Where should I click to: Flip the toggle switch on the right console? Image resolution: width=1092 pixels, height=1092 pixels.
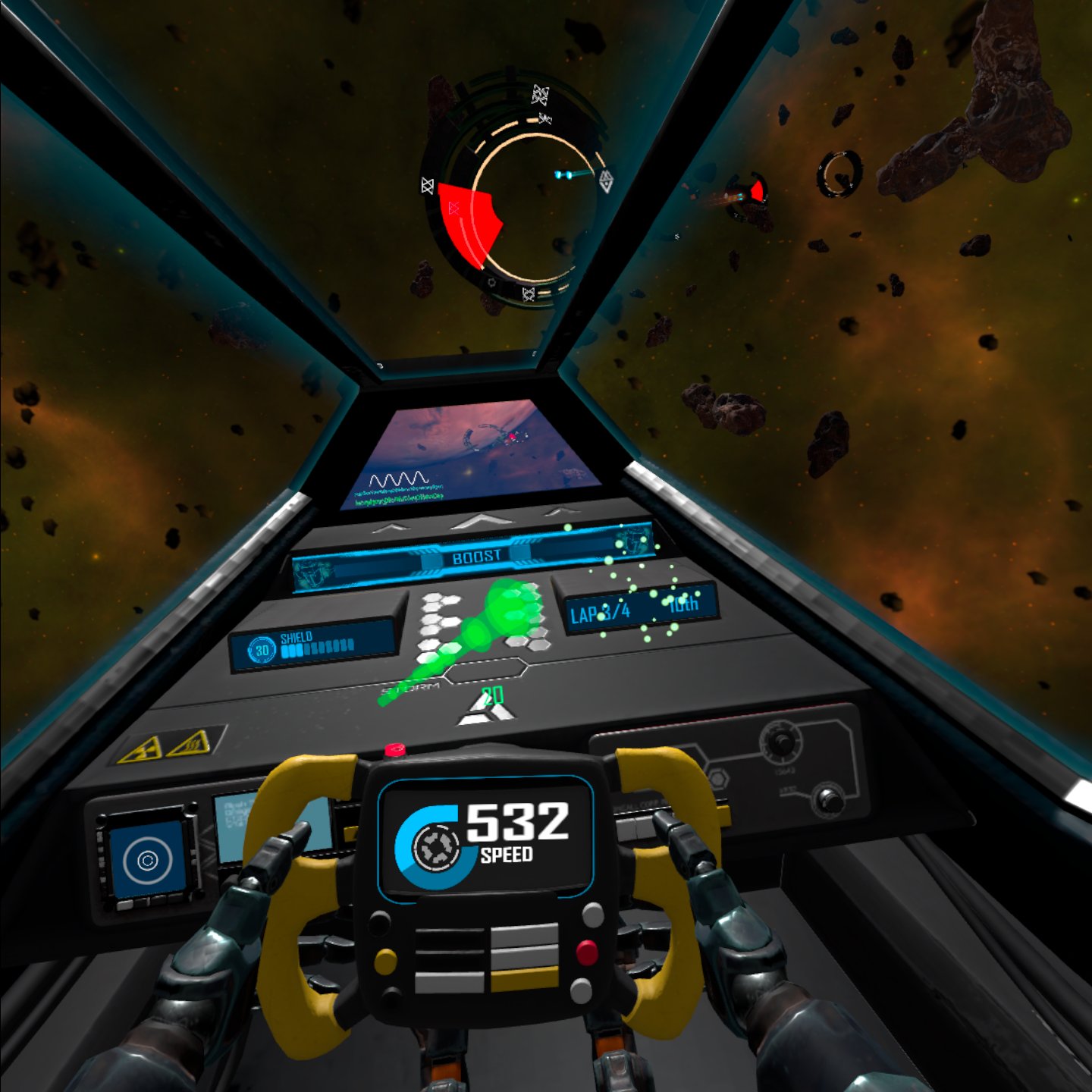[828, 799]
